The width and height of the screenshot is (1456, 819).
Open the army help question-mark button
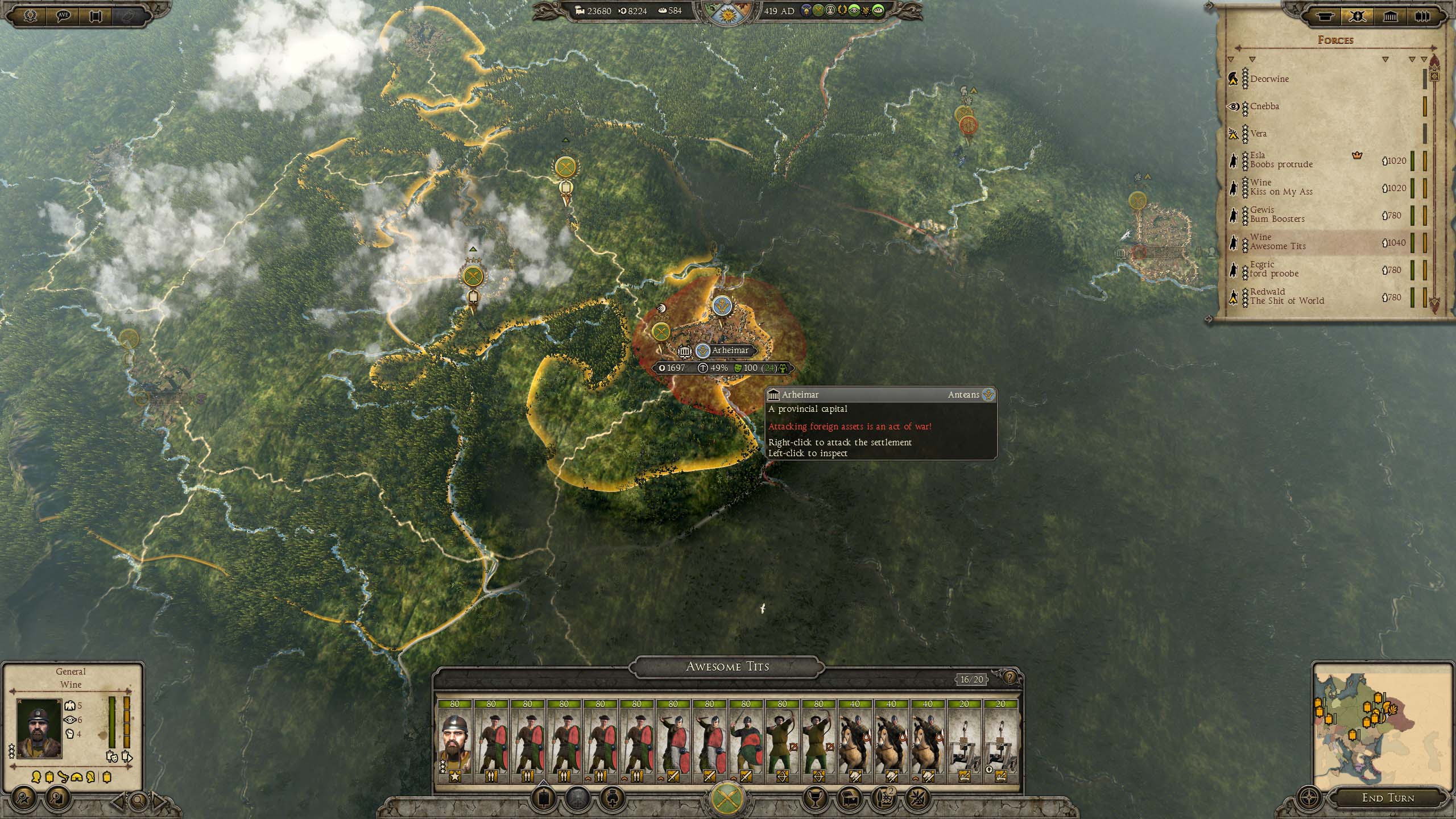(x=1010, y=677)
